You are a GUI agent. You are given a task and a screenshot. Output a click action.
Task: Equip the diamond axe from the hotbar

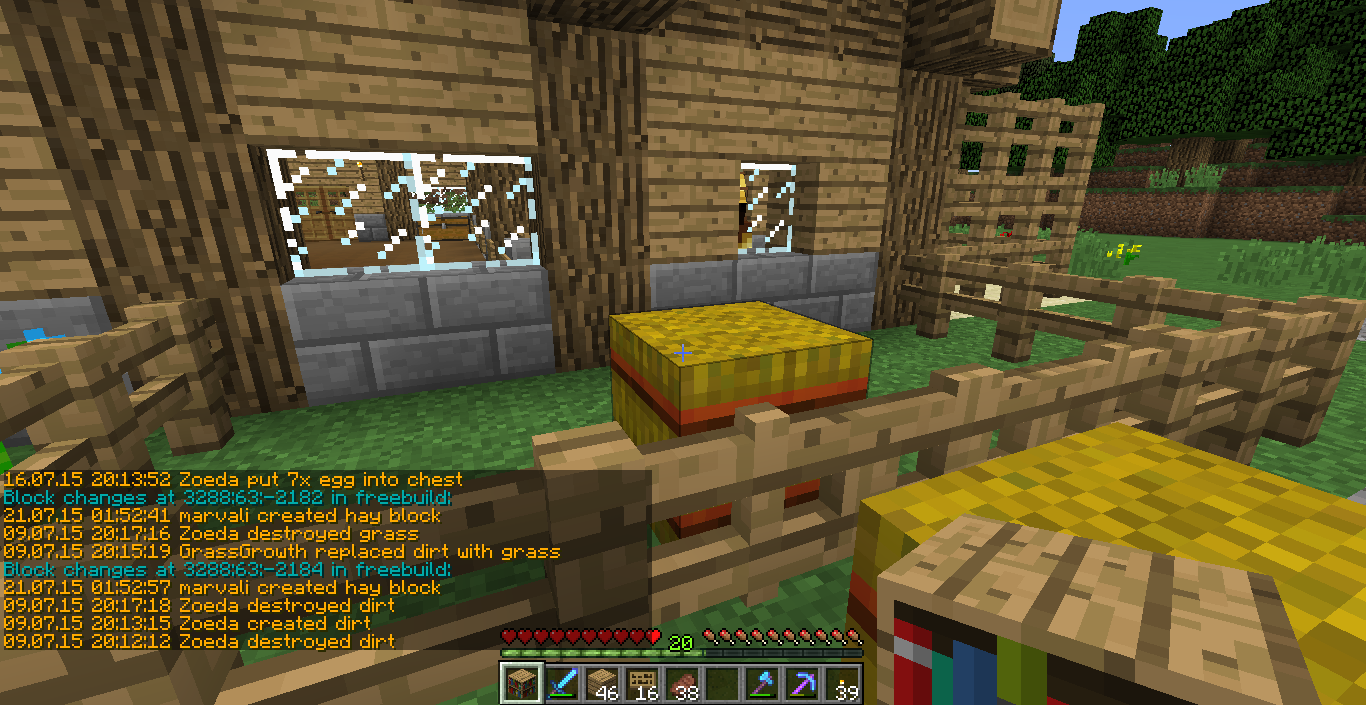[x=762, y=682]
